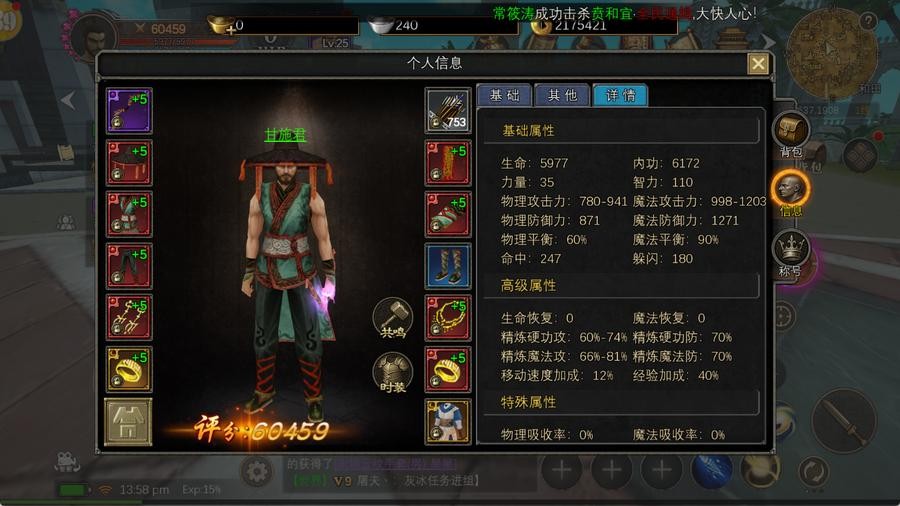Select the black trousers equipment slot
Viewport: 900px width, 506px height.
click(x=129, y=266)
